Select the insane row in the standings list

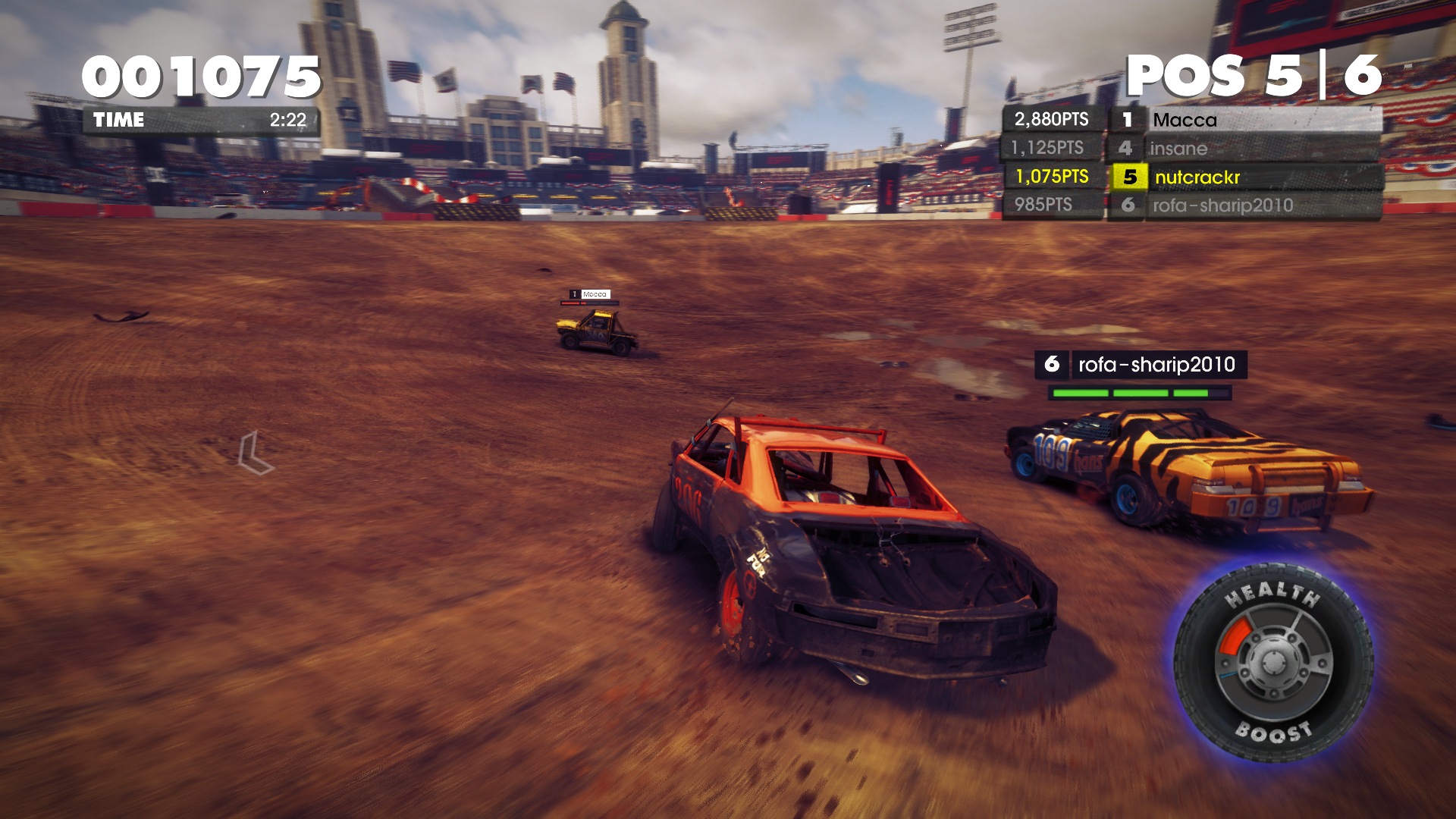(x=1191, y=148)
